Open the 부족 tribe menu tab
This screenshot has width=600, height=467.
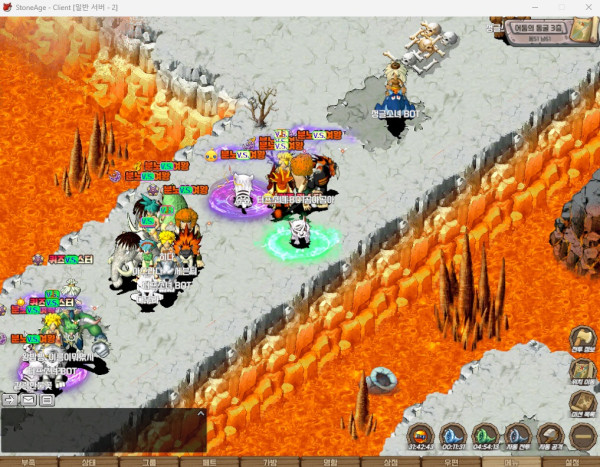pyautogui.click(x=27, y=462)
